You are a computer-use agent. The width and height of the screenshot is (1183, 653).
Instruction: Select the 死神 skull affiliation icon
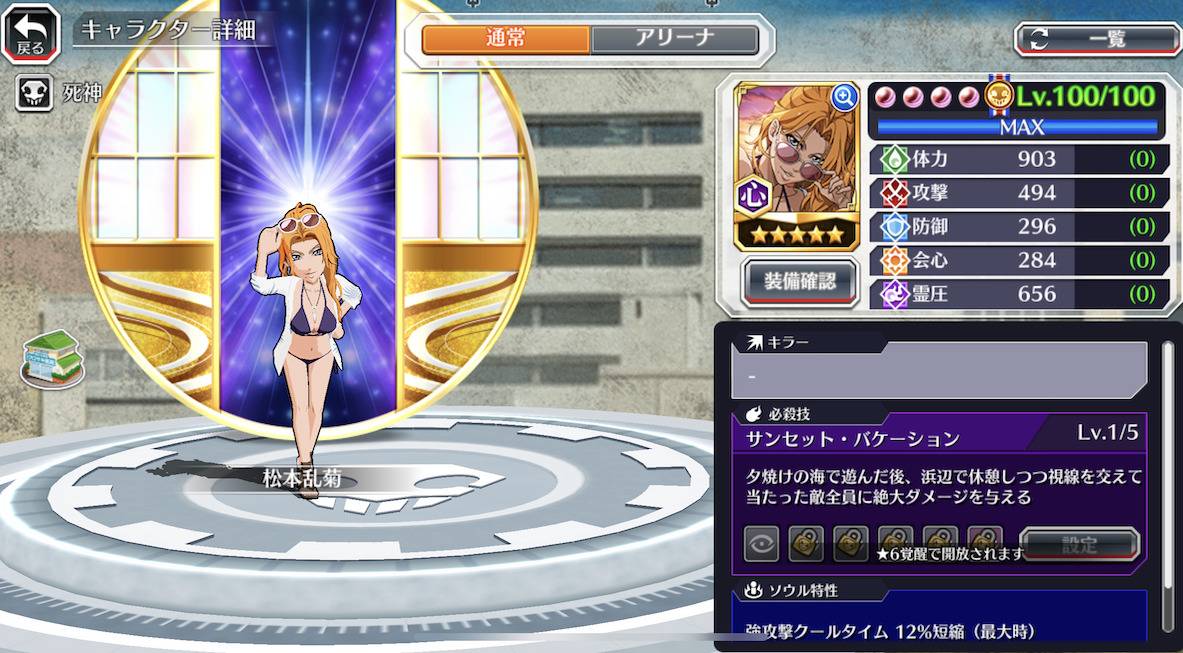click(33, 94)
